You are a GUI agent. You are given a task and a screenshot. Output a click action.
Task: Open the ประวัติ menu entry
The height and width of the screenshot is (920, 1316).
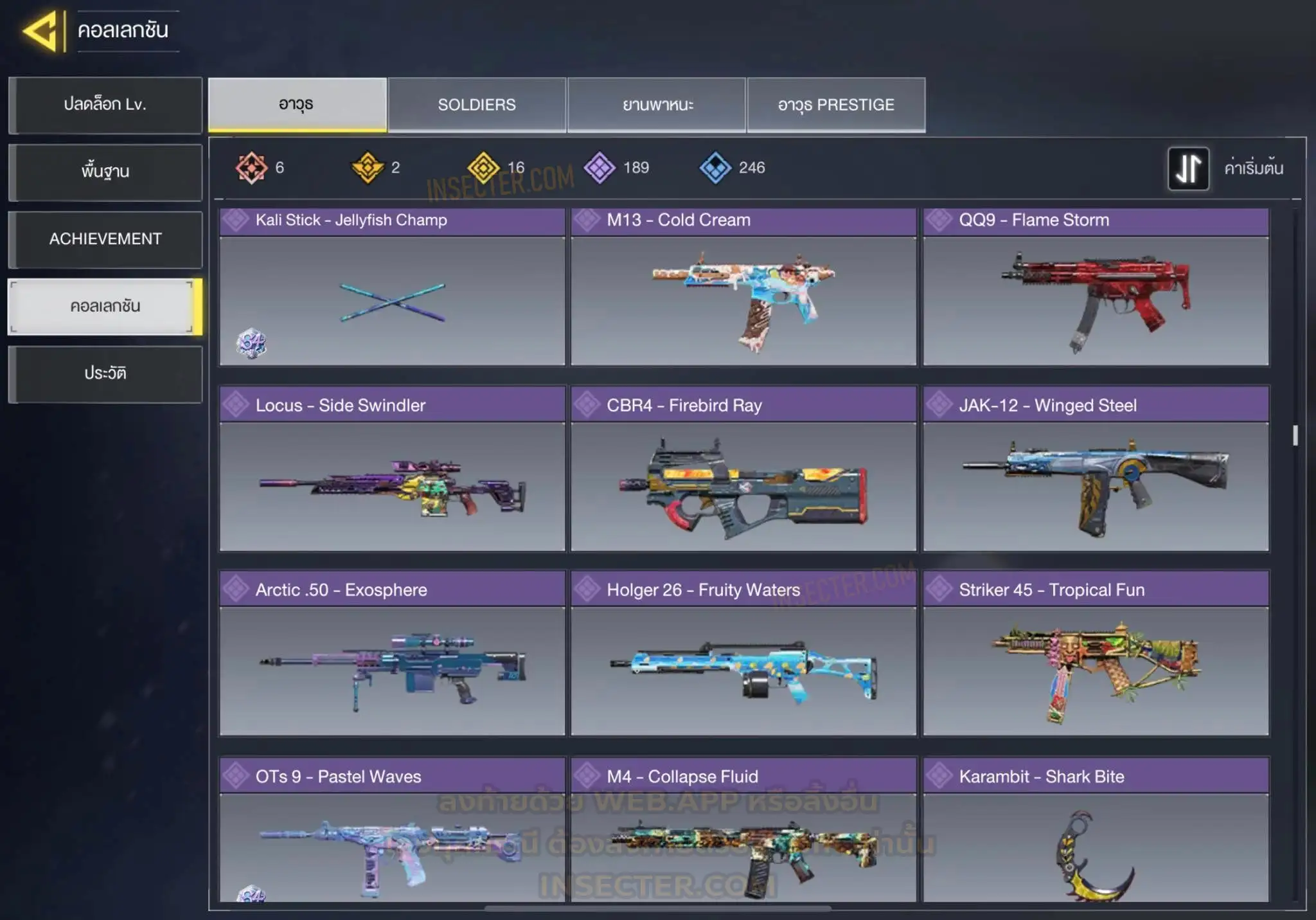click(x=105, y=374)
